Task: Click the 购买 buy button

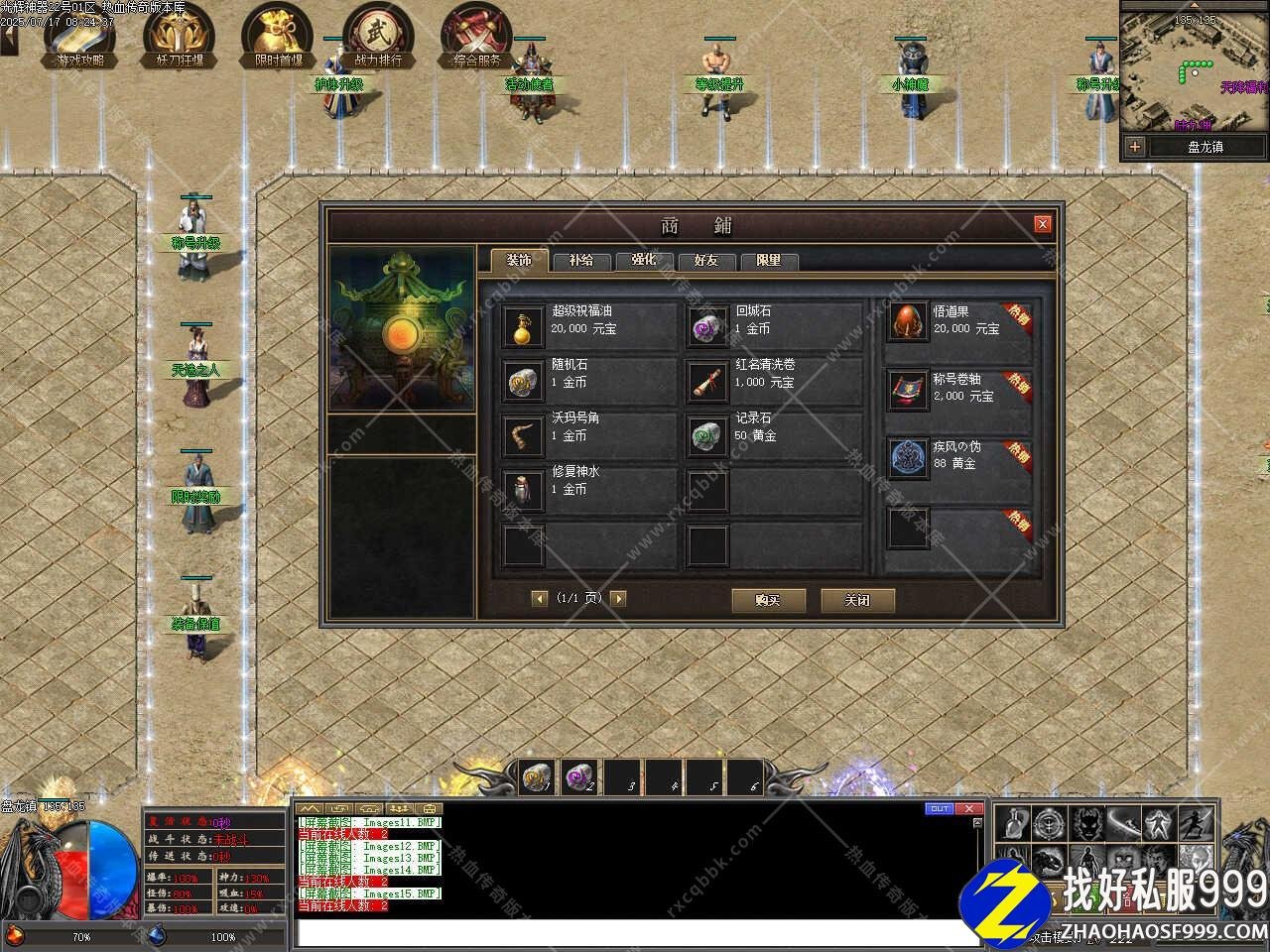Action: click(x=768, y=600)
